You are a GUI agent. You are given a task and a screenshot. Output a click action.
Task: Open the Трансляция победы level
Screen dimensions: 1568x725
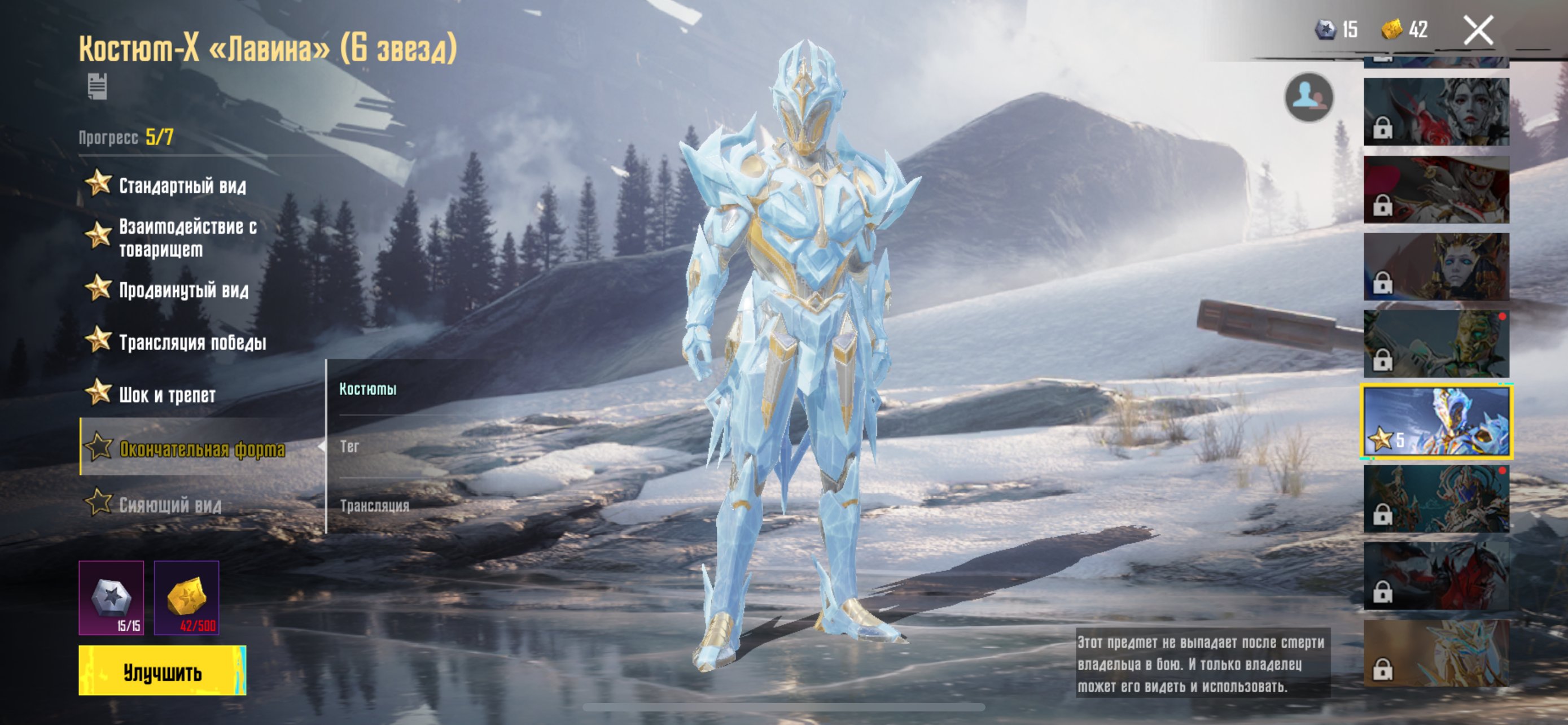pos(192,342)
